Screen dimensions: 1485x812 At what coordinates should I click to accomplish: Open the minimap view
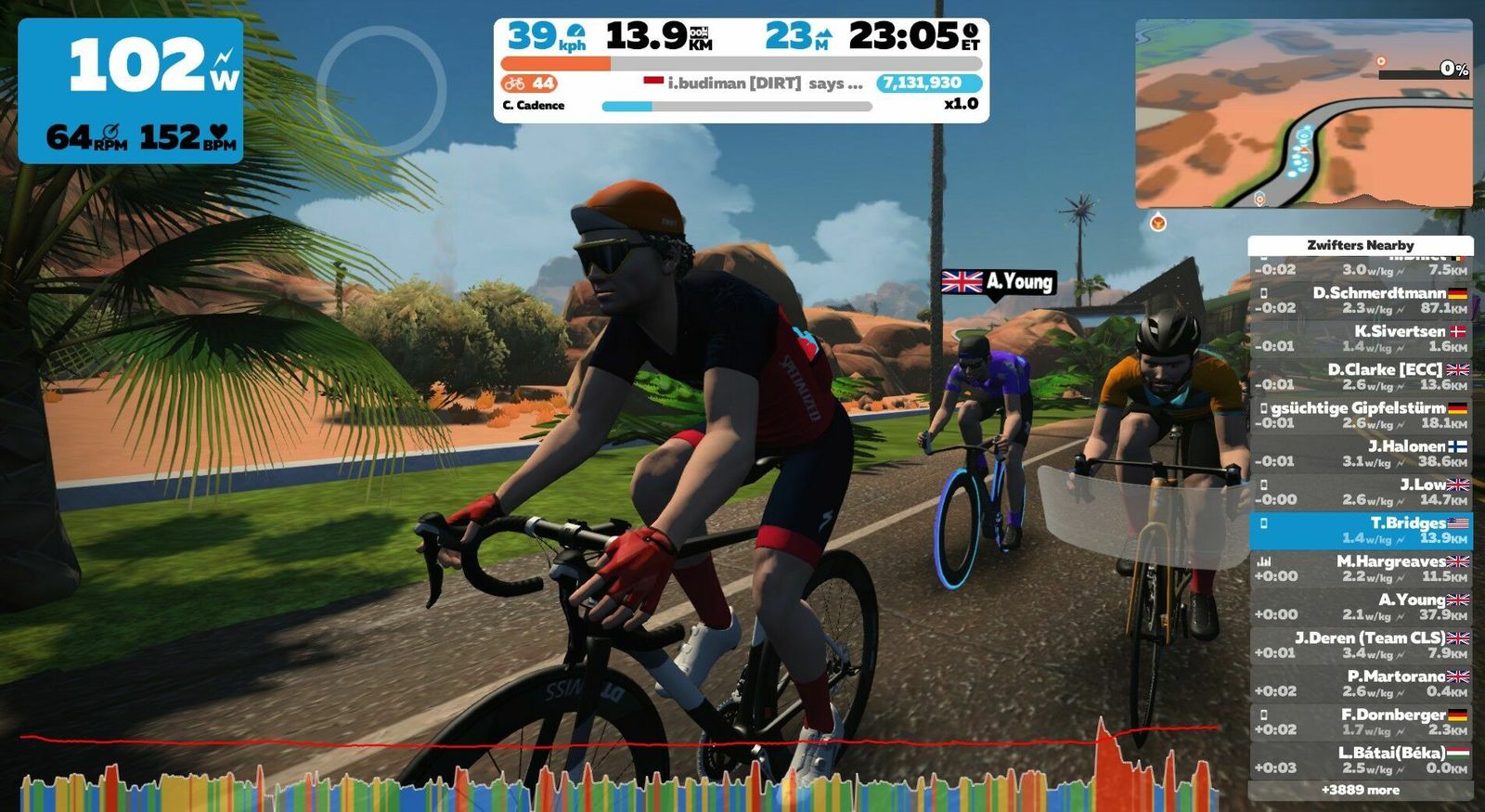coord(1303,113)
